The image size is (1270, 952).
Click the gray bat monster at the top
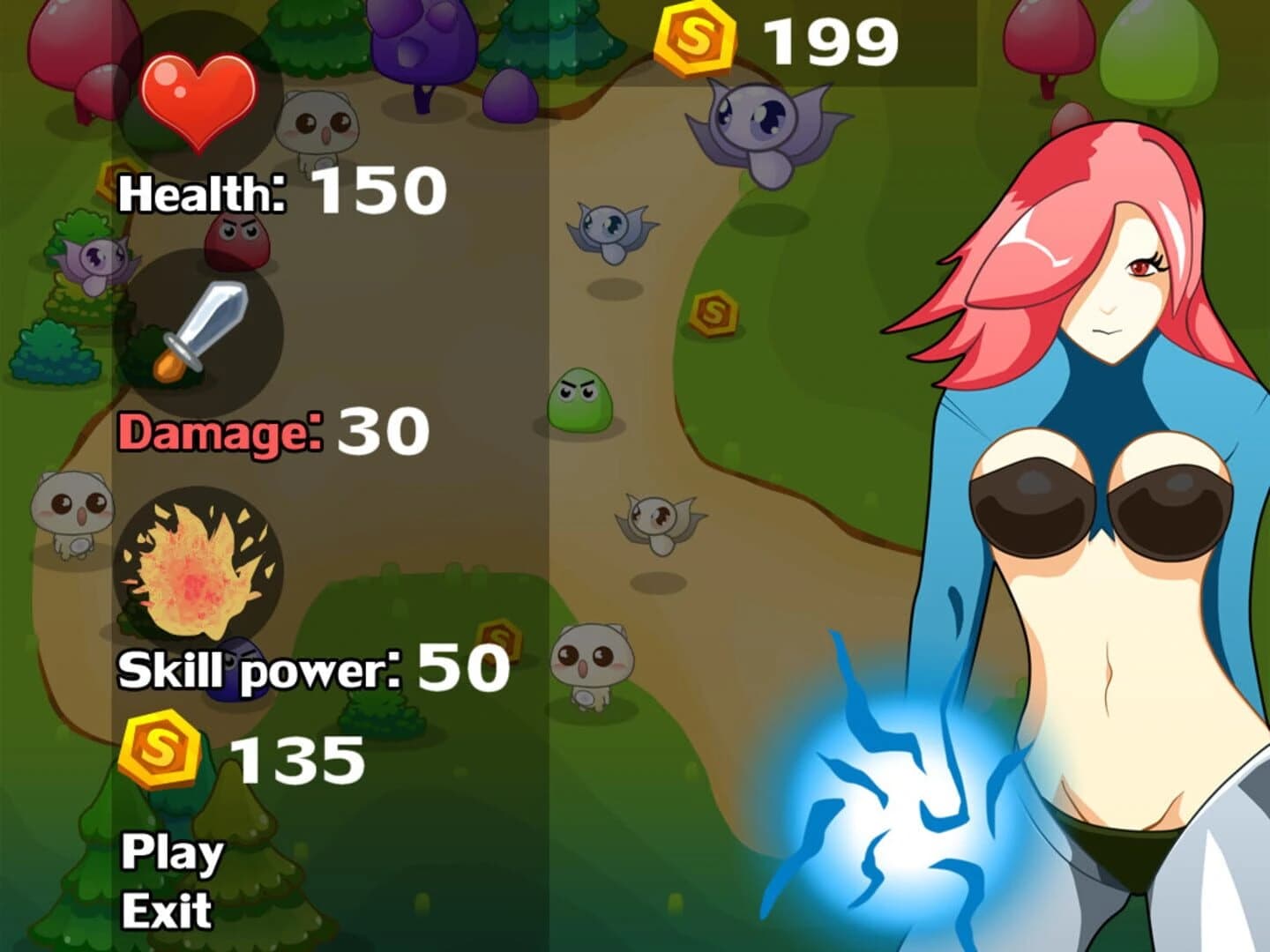[x=758, y=123]
